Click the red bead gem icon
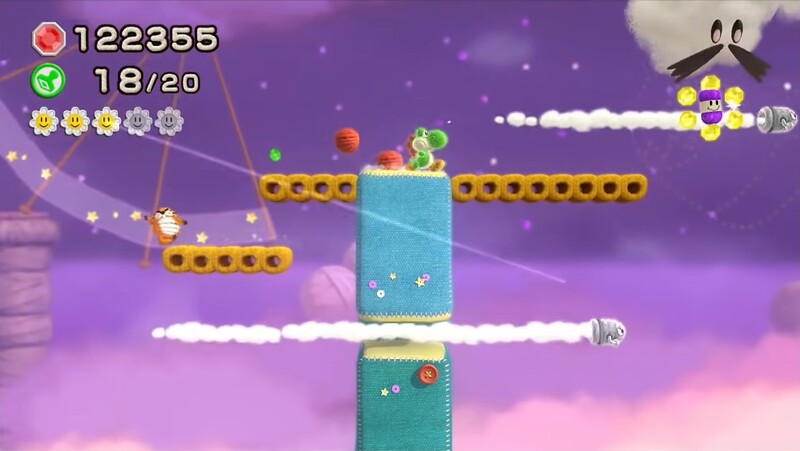This screenshot has height=451, width=800. [x=48, y=39]
